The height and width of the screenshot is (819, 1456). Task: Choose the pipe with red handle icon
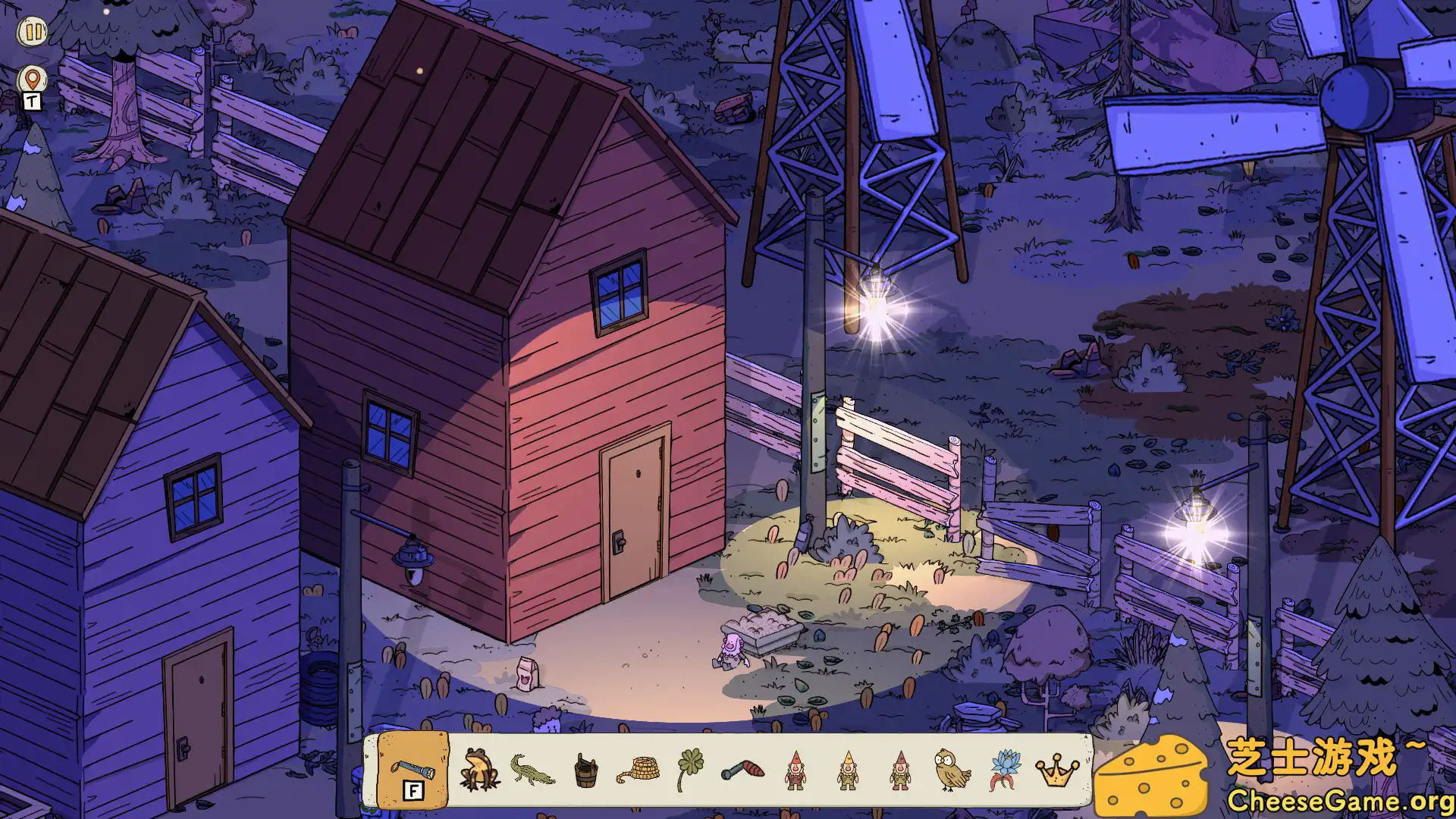coord(743,770)
